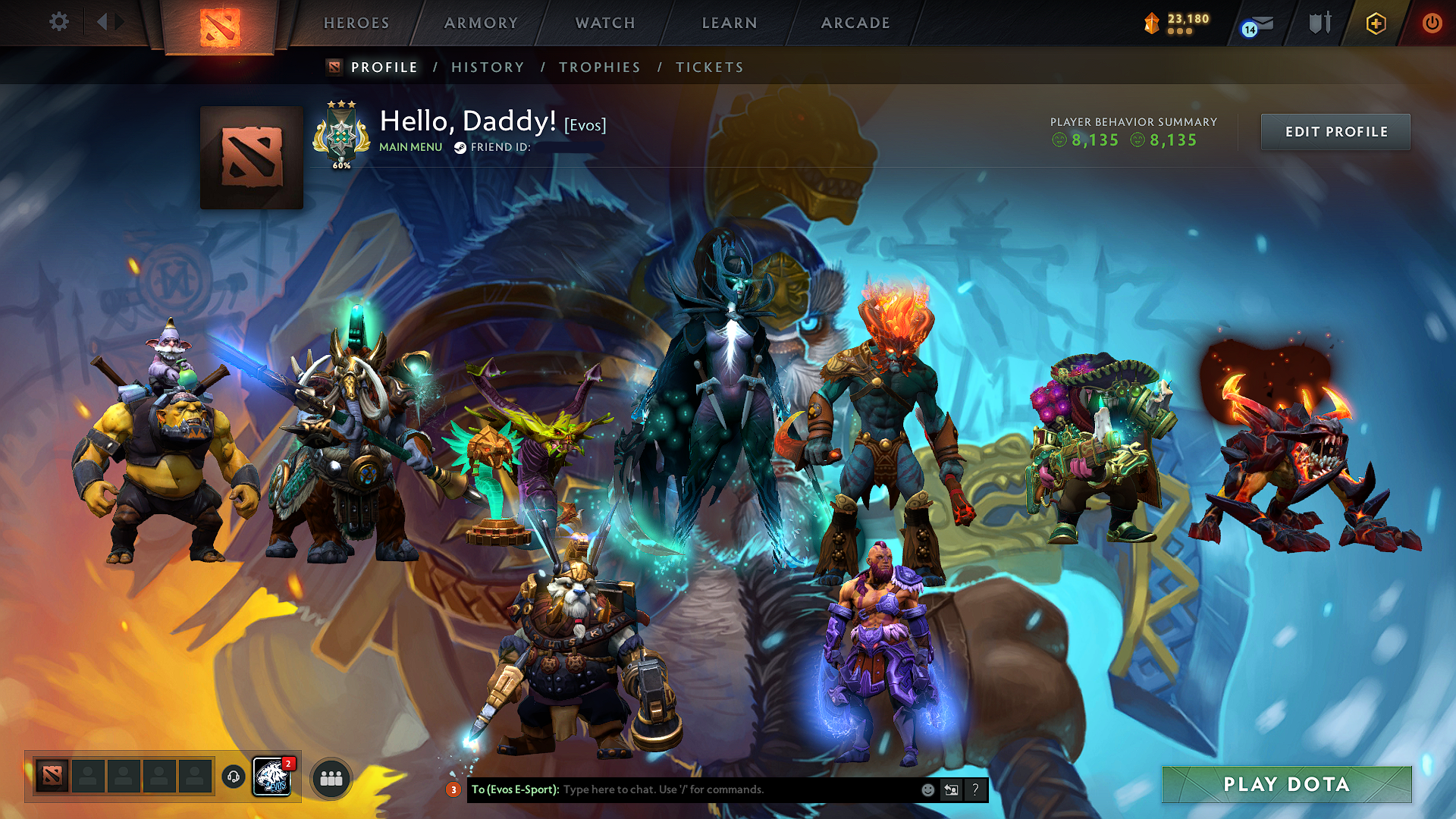This screenshot has height=819, width=1456.
Task: Toggle voice chat headset icon
Action: (233, 777)
